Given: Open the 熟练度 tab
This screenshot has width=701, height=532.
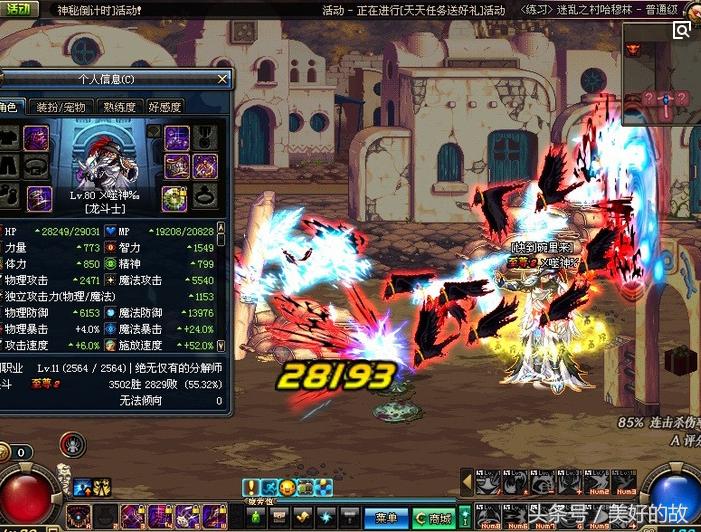Looking at the screenshot, I should [120, 107].
